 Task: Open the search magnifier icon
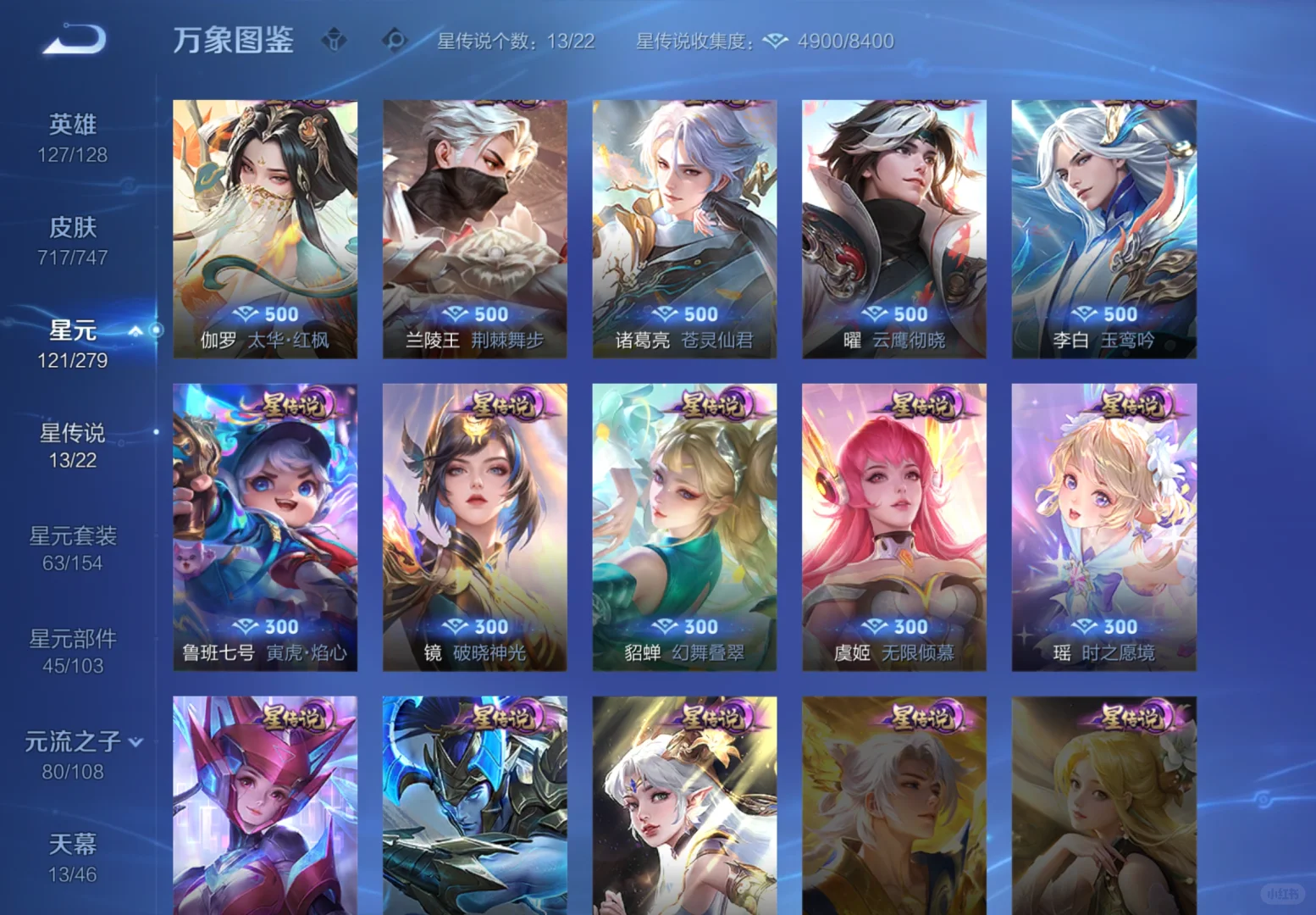pos(395,39)
